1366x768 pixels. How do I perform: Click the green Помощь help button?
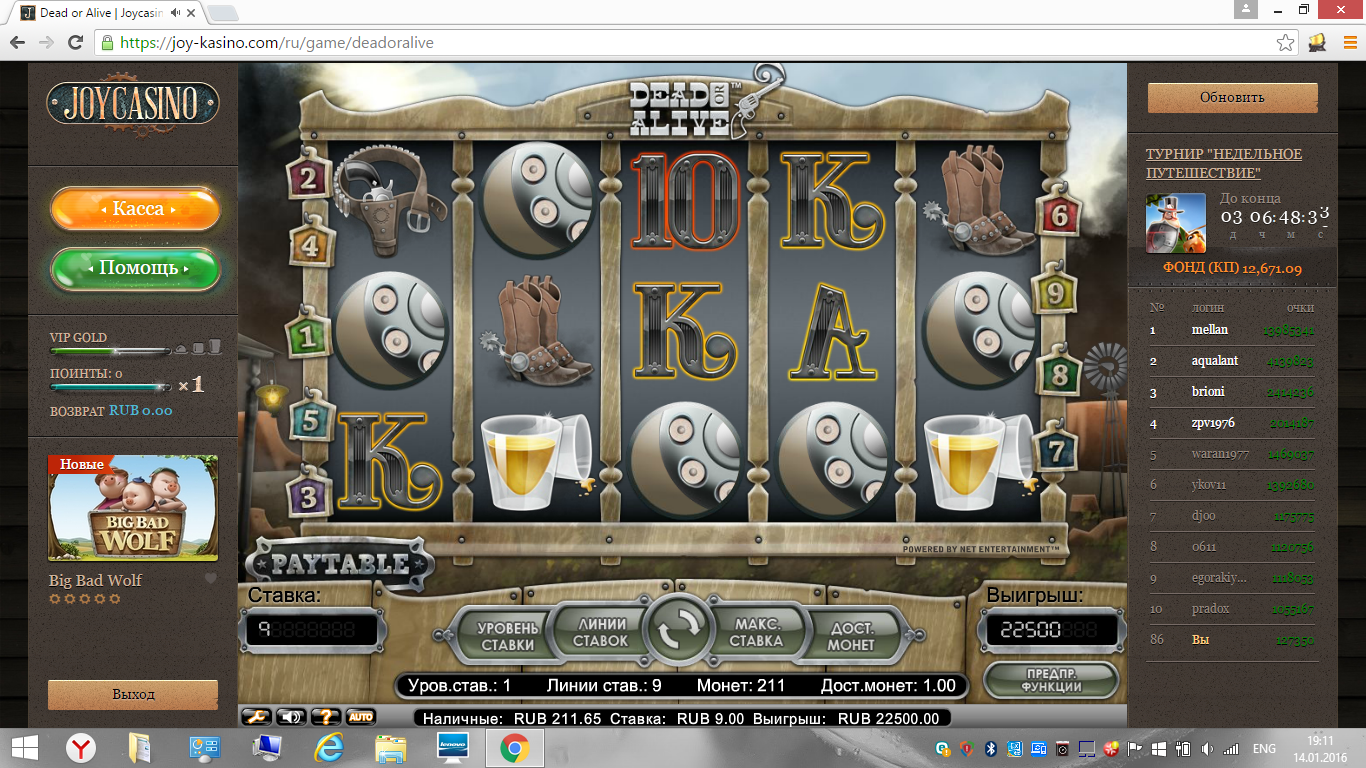click(136, 268)
